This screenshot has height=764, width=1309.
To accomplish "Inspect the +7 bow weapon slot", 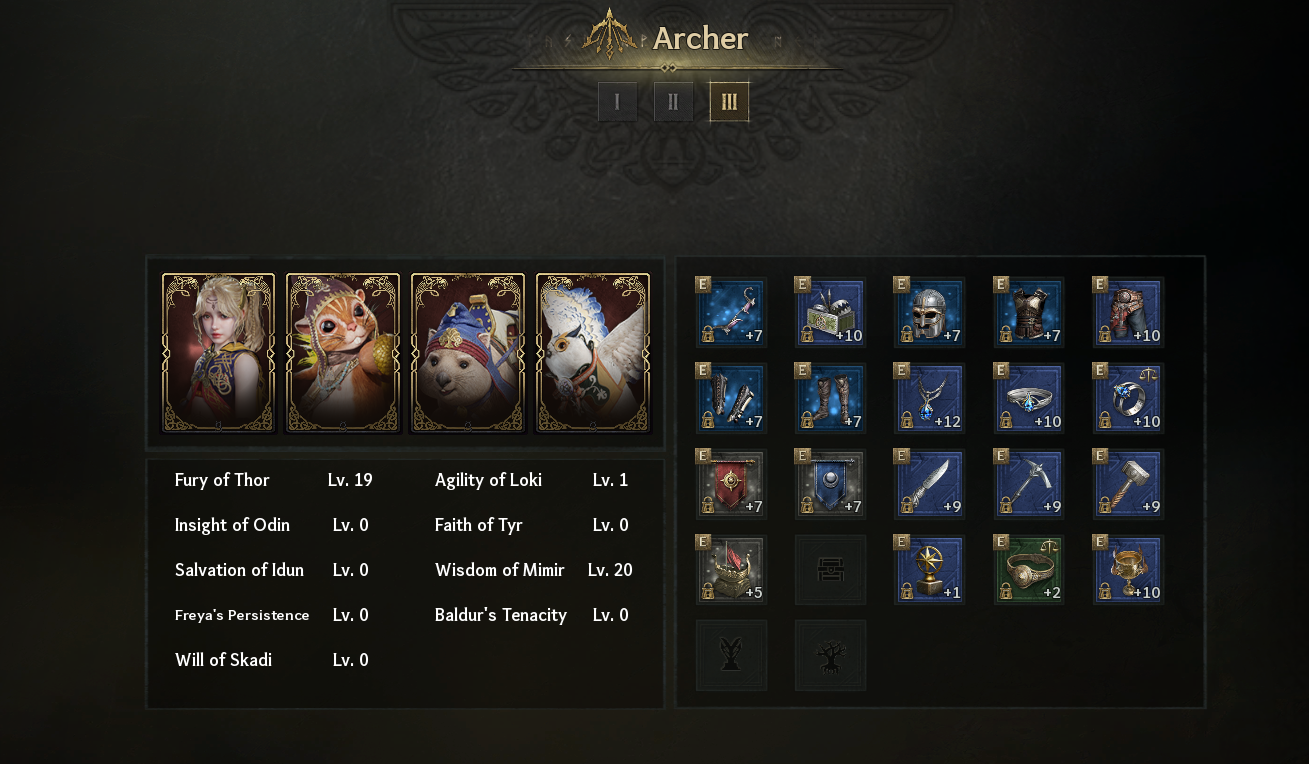I will pos(732,313).
